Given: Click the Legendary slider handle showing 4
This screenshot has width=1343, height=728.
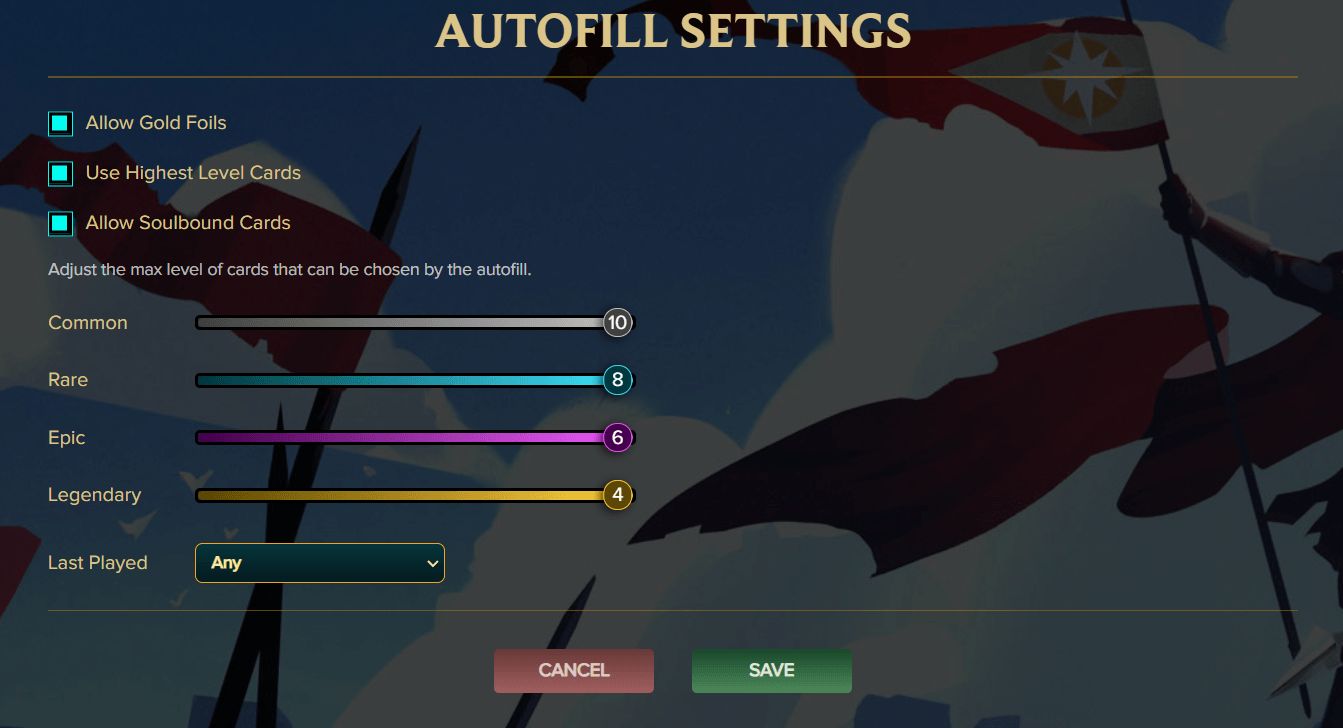Looking at the screenshot, I should (x=617, y=494).
